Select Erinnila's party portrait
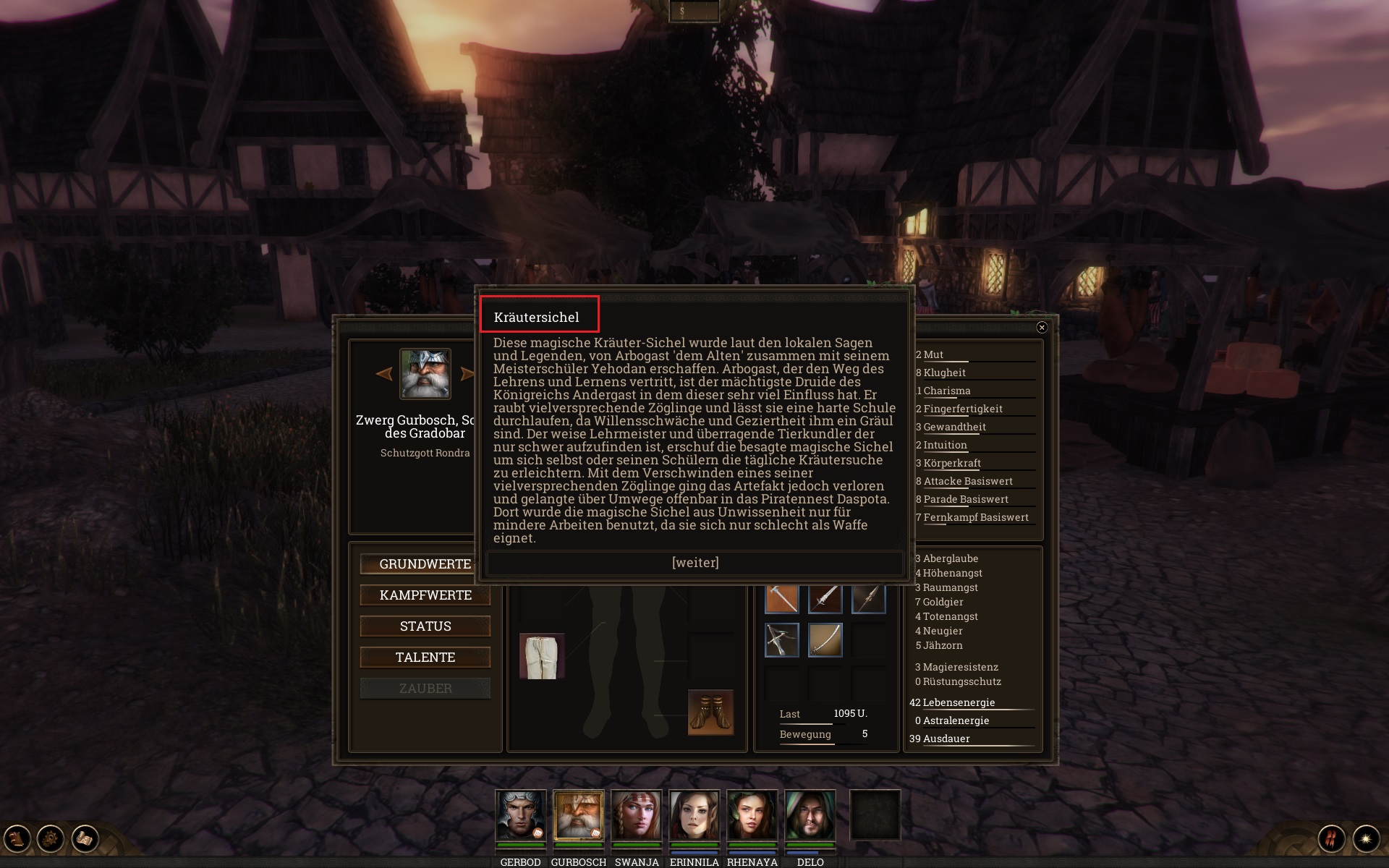Screen dimensions: 1389x868 coord(694,815)
